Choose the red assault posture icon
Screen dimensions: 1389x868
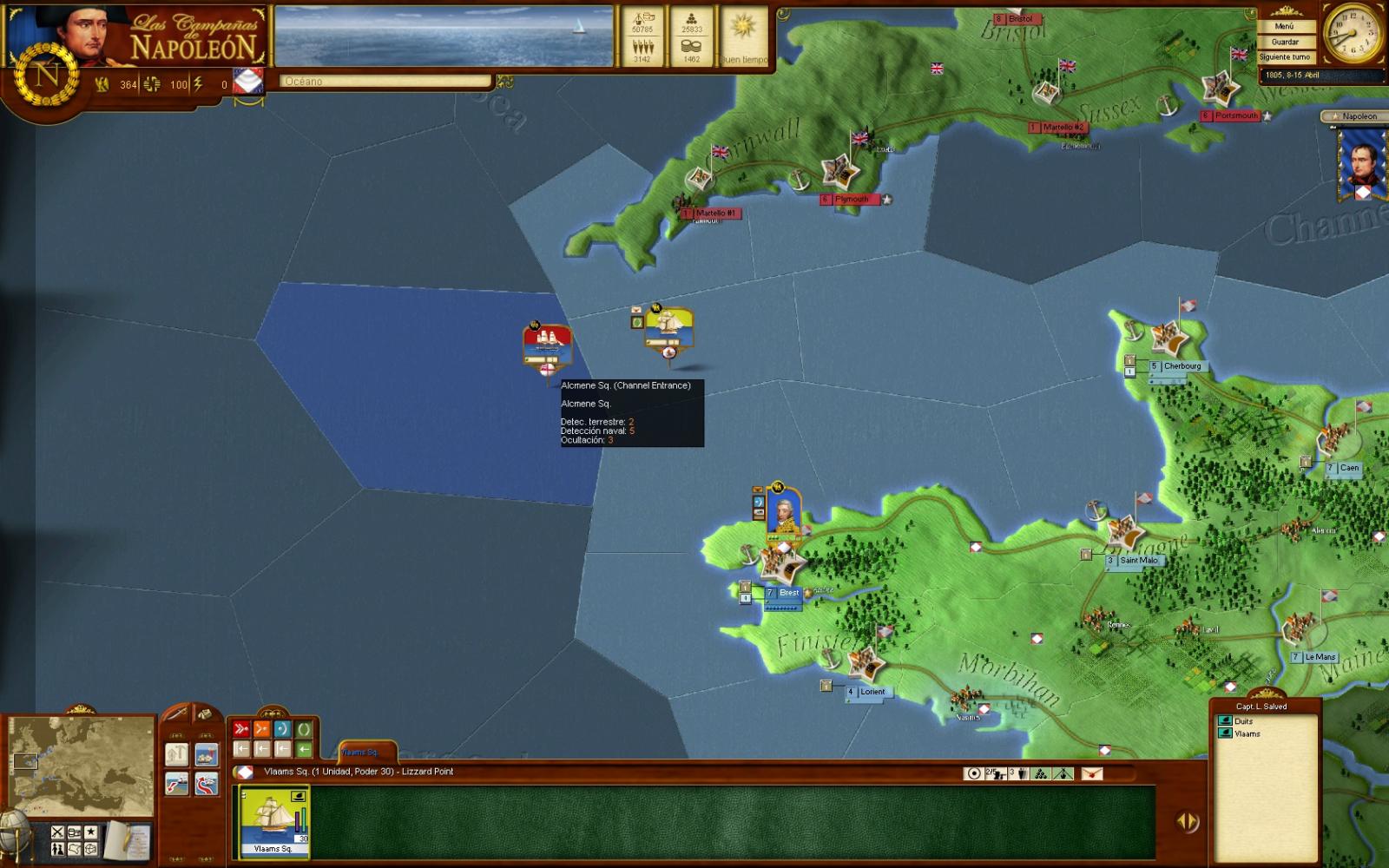click(241, 729)
